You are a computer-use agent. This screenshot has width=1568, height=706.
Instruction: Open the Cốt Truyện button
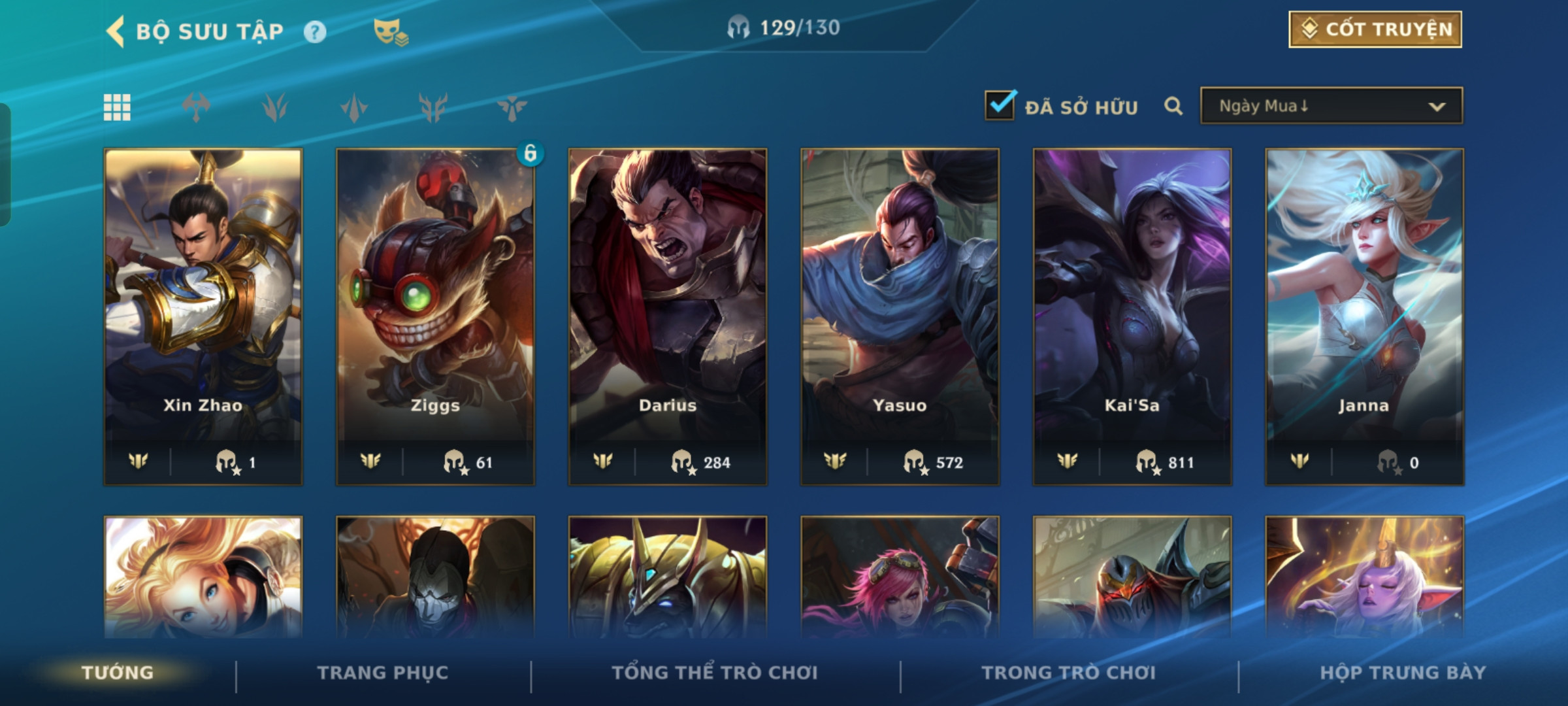[x=1375, y=29]
